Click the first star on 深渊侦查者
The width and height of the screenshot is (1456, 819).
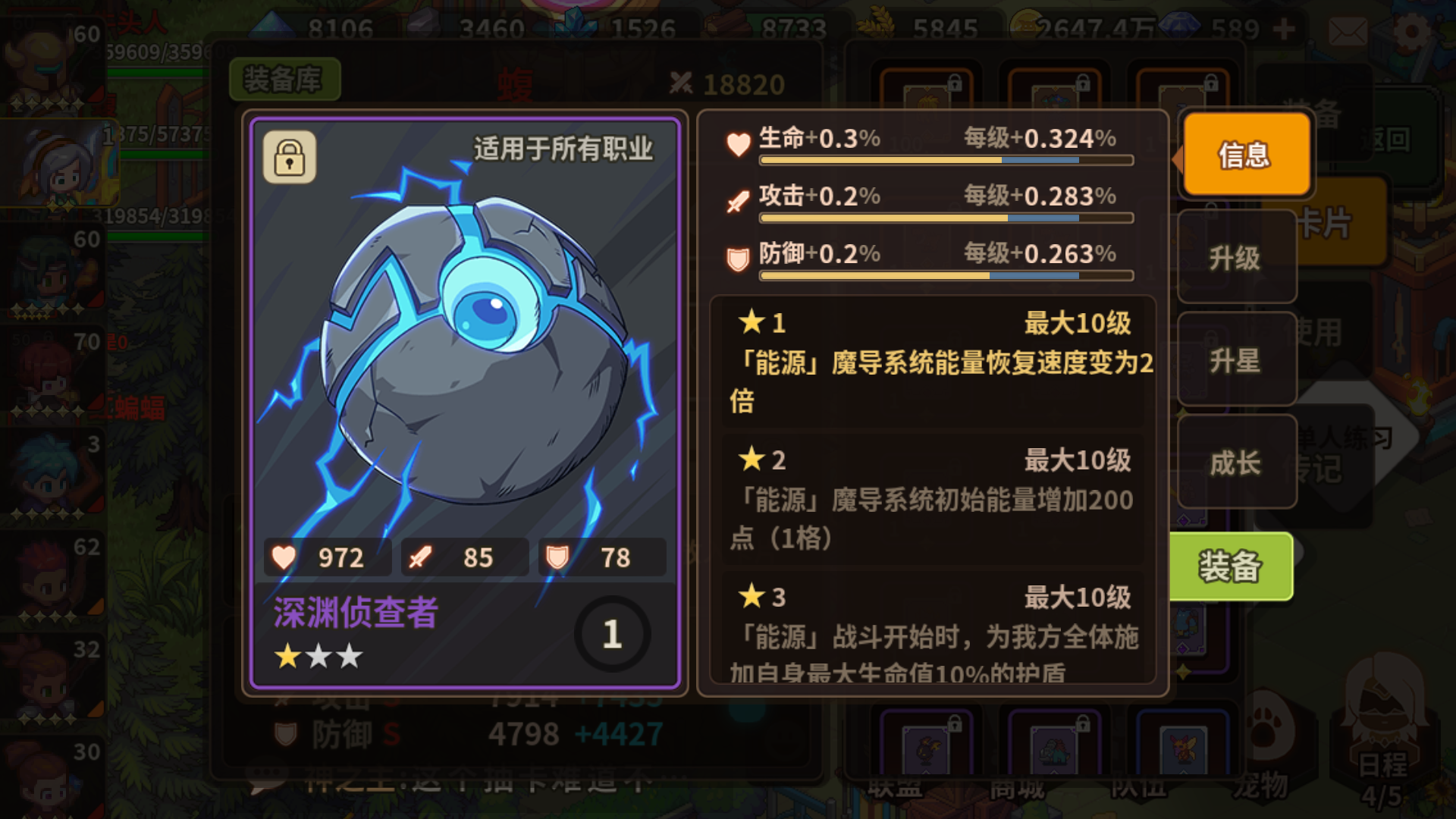(x=286, y=656)
